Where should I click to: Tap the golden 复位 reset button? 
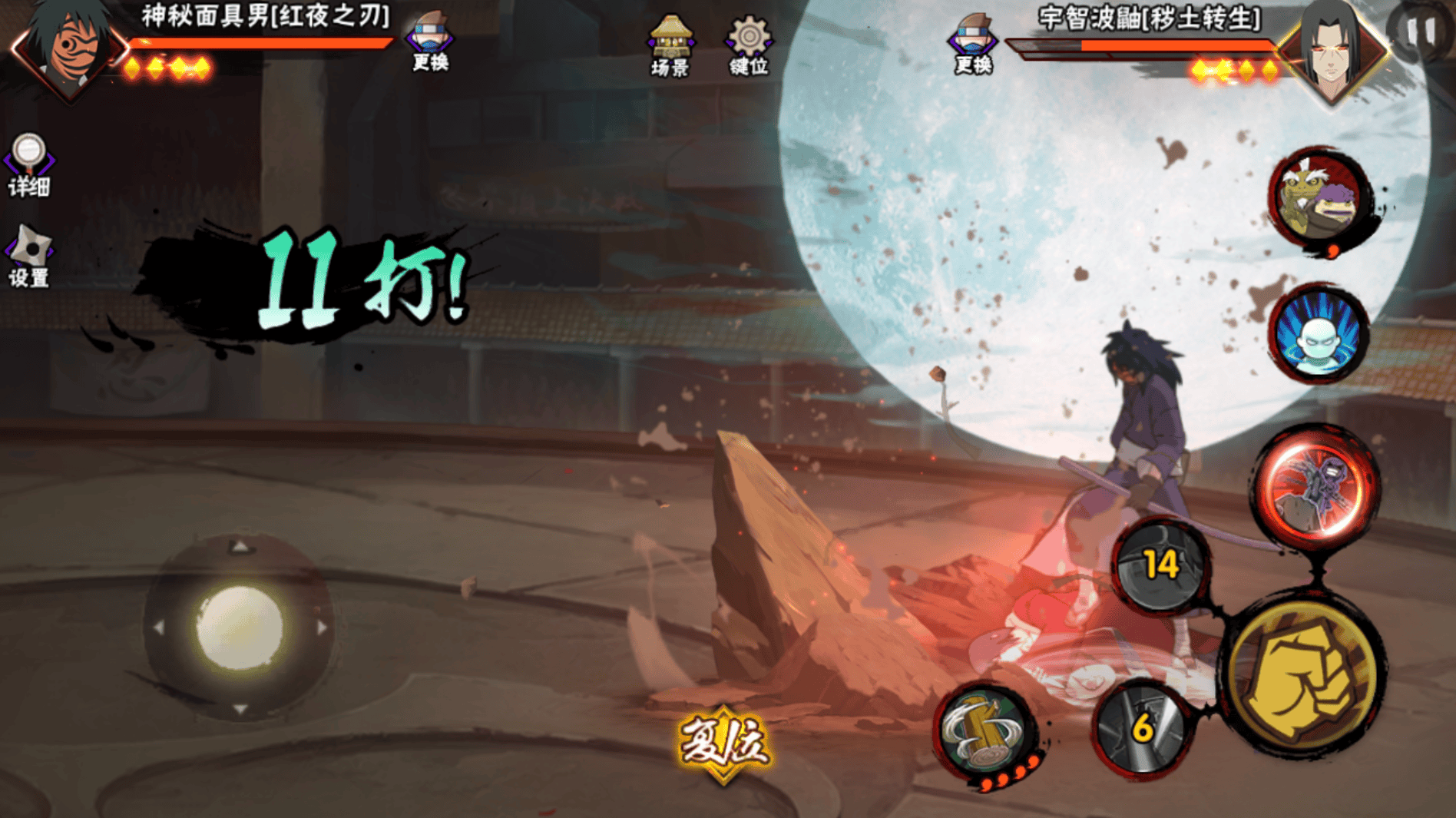pyautogui.click(x=723, y=742)
